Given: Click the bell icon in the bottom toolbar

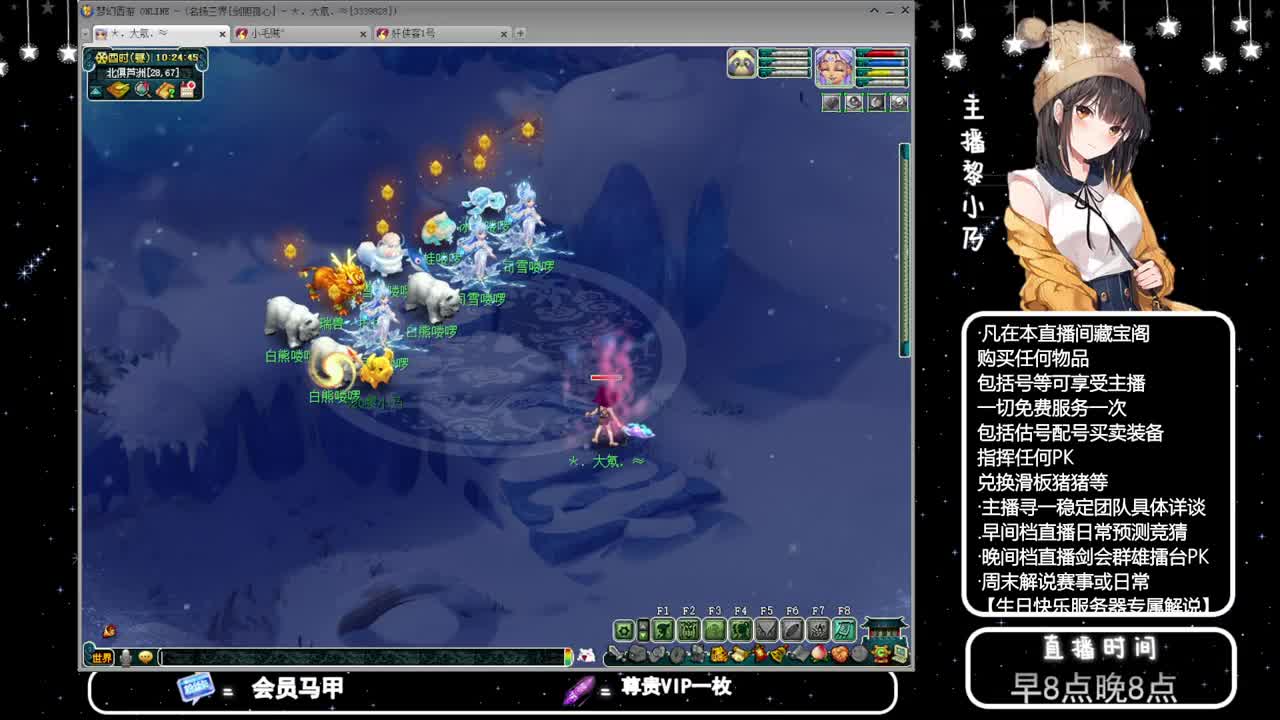Looking at the screenshot, I should 777,654.
